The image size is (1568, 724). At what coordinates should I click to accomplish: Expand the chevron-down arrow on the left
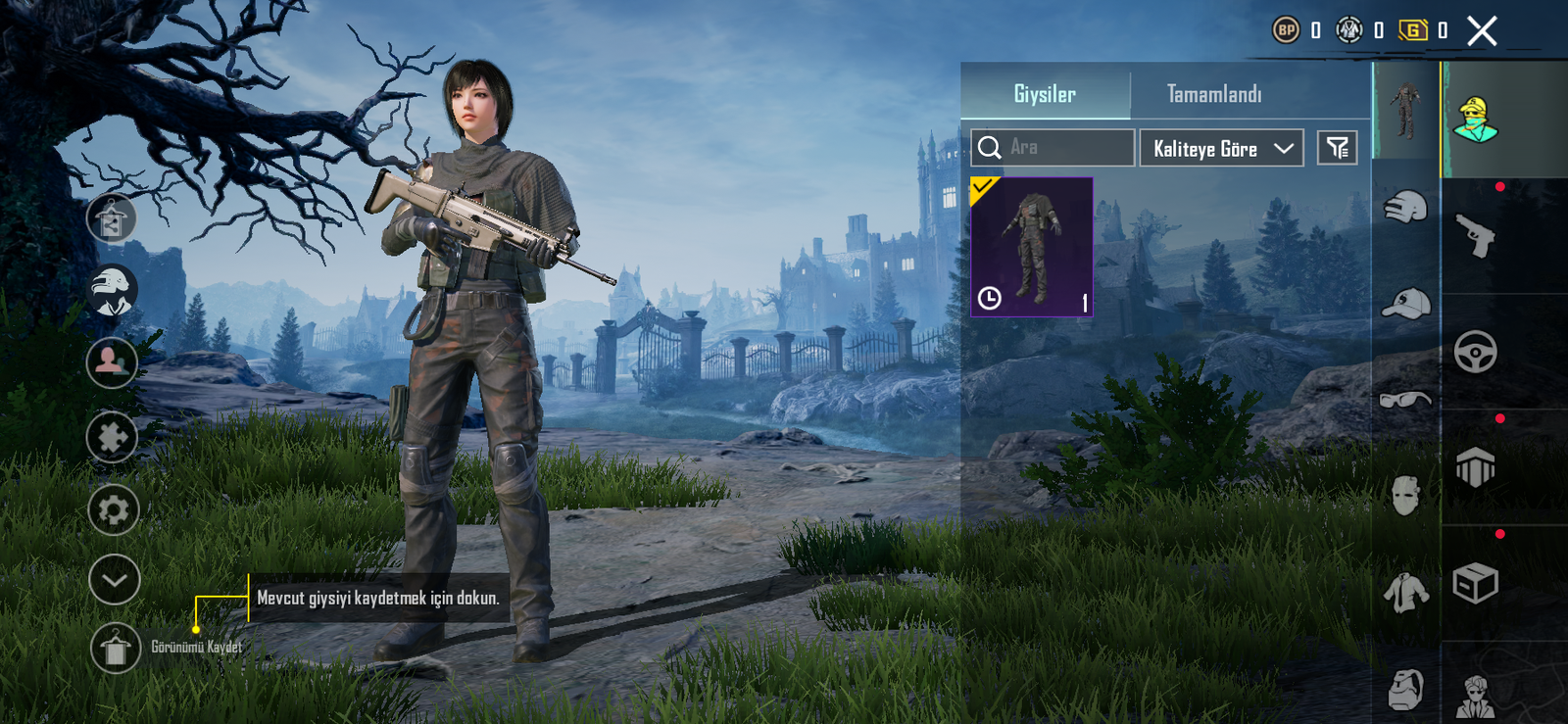[115, 580]
